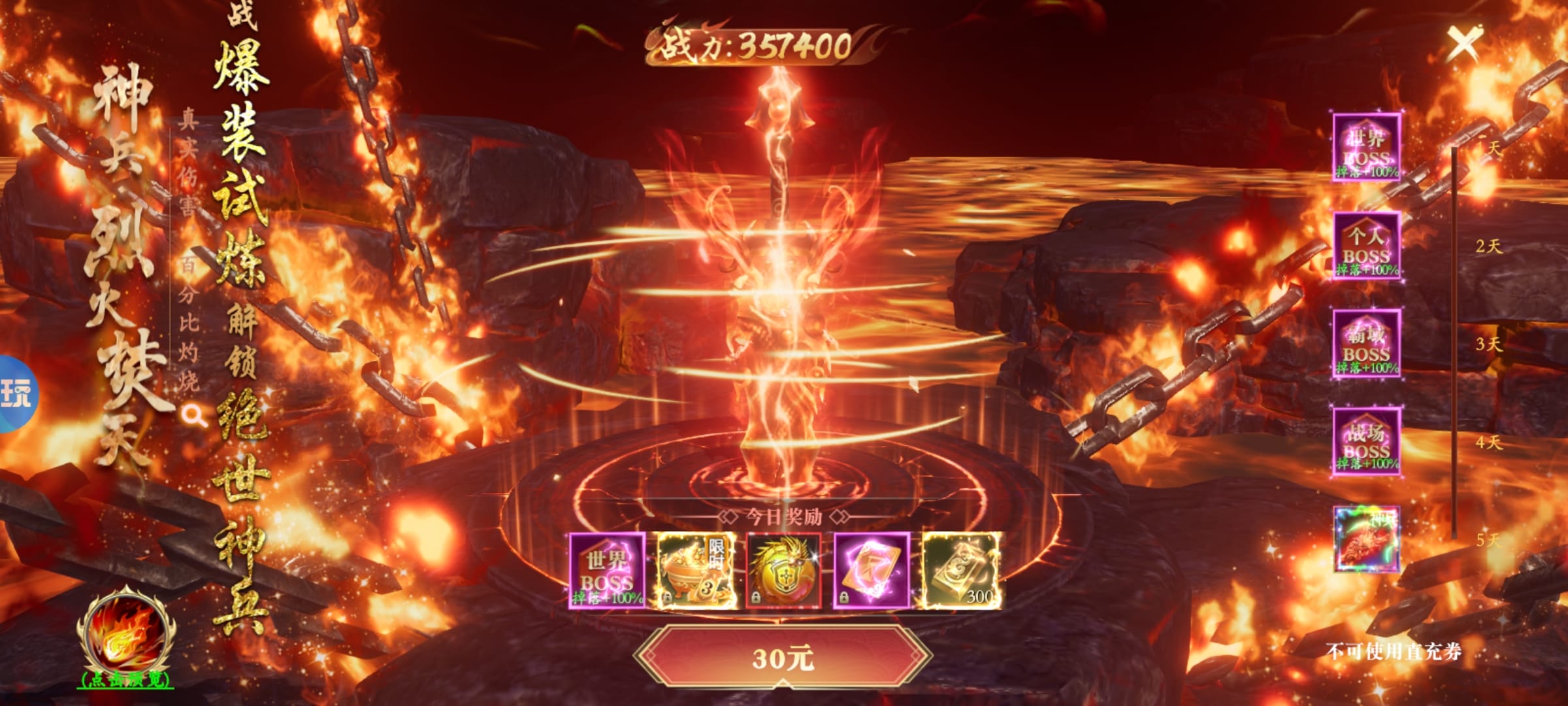The width and height of the screenshot is (1568, 706).
Task: Inspect the golden dragon orb reward
Action: (x=783, y=571)
